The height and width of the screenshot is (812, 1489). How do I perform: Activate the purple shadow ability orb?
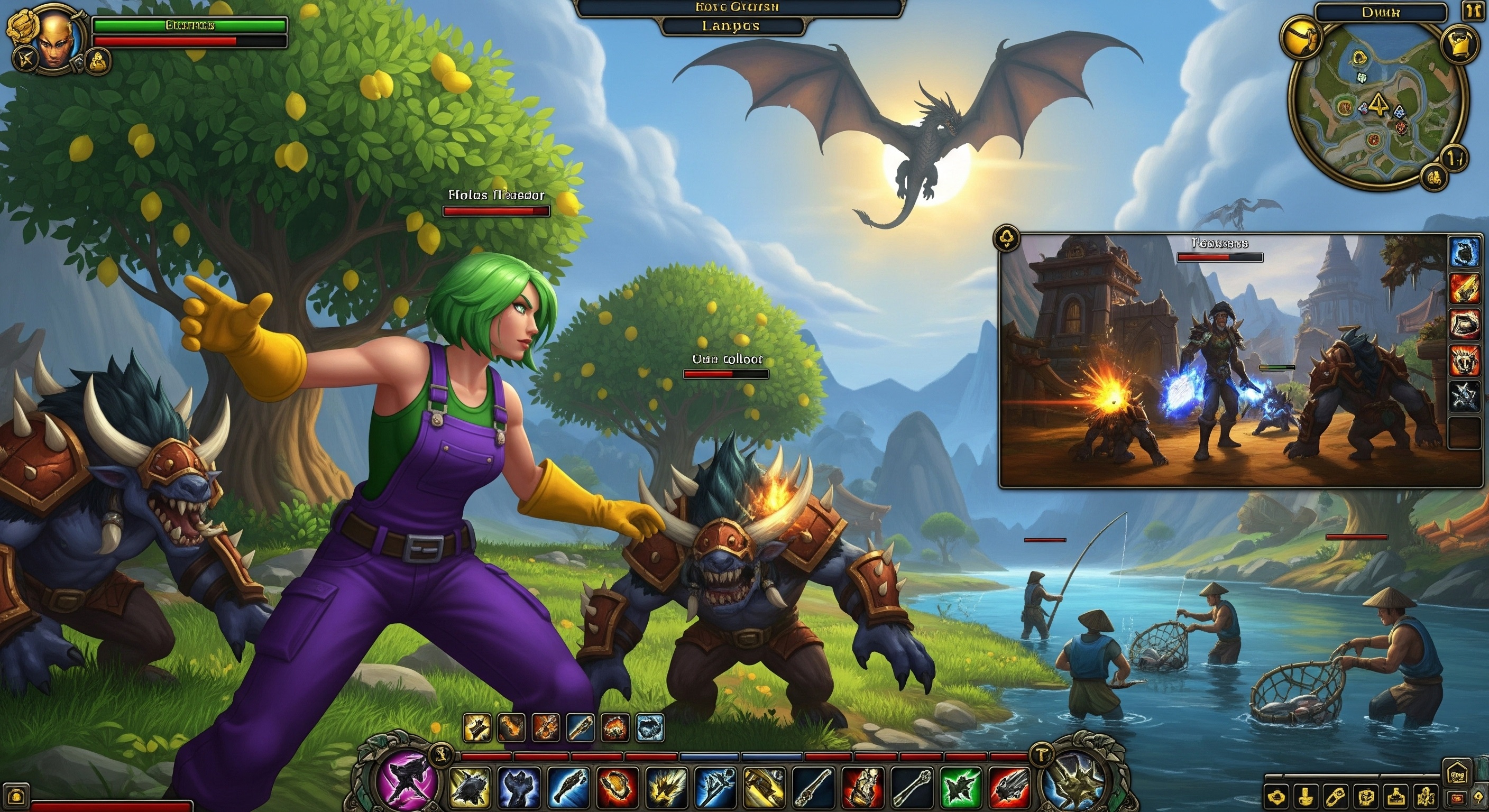pyautogui.click(x=407, y=777)
